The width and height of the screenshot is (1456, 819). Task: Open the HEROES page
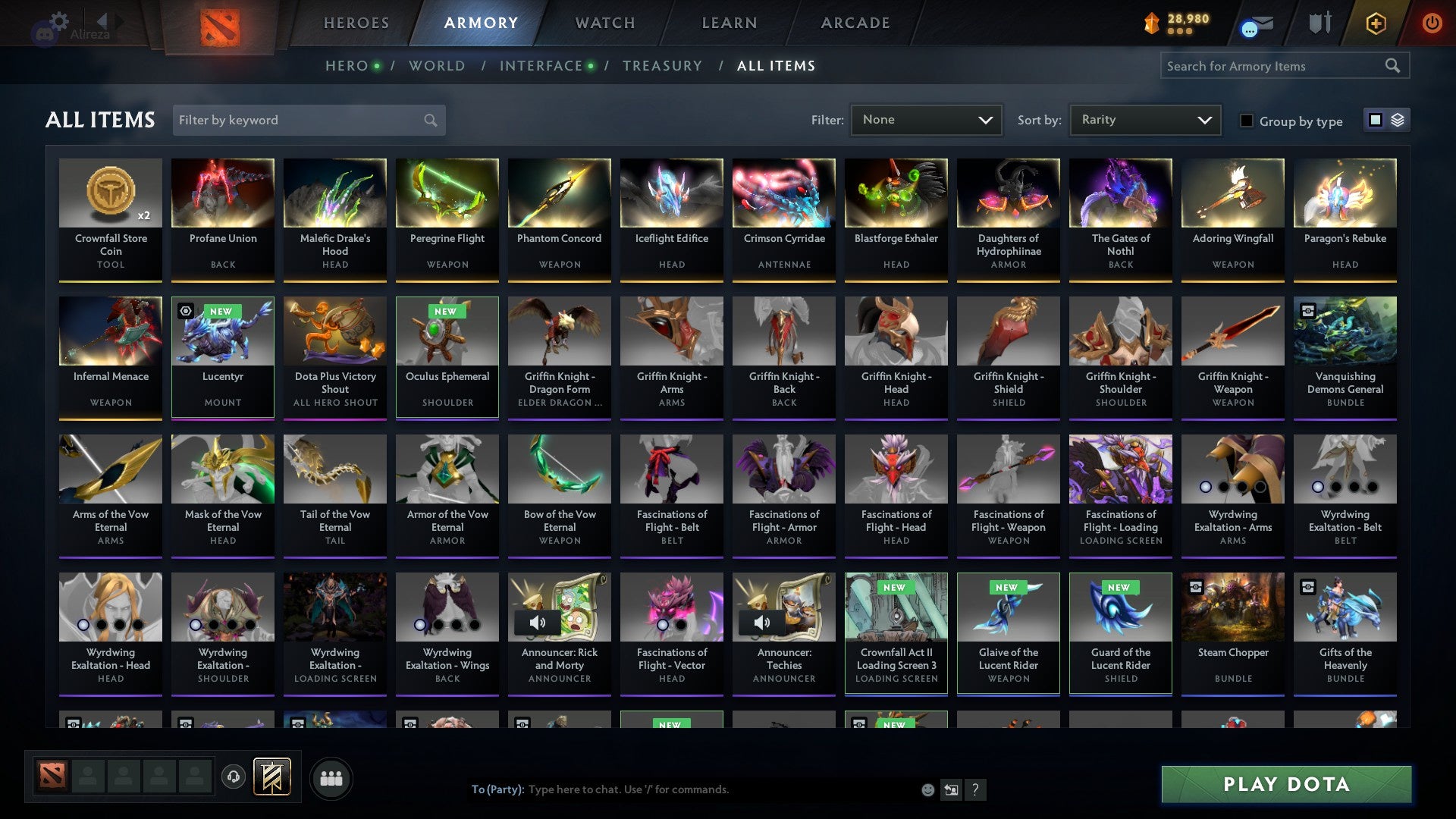point(356,23)
